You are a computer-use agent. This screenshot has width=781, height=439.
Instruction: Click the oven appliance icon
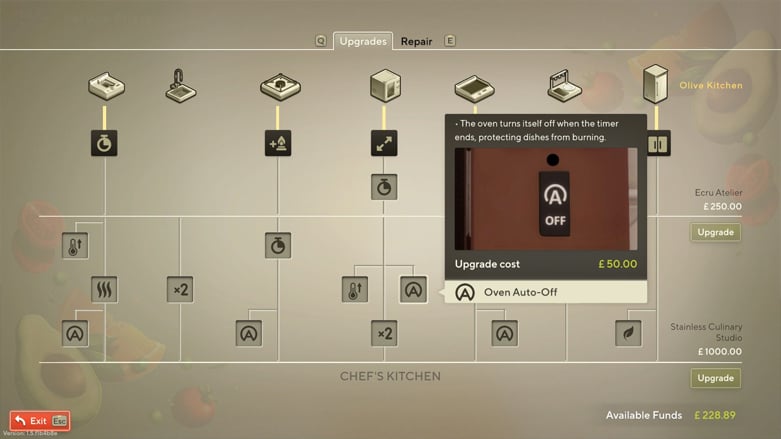click(x=385, y=86)
